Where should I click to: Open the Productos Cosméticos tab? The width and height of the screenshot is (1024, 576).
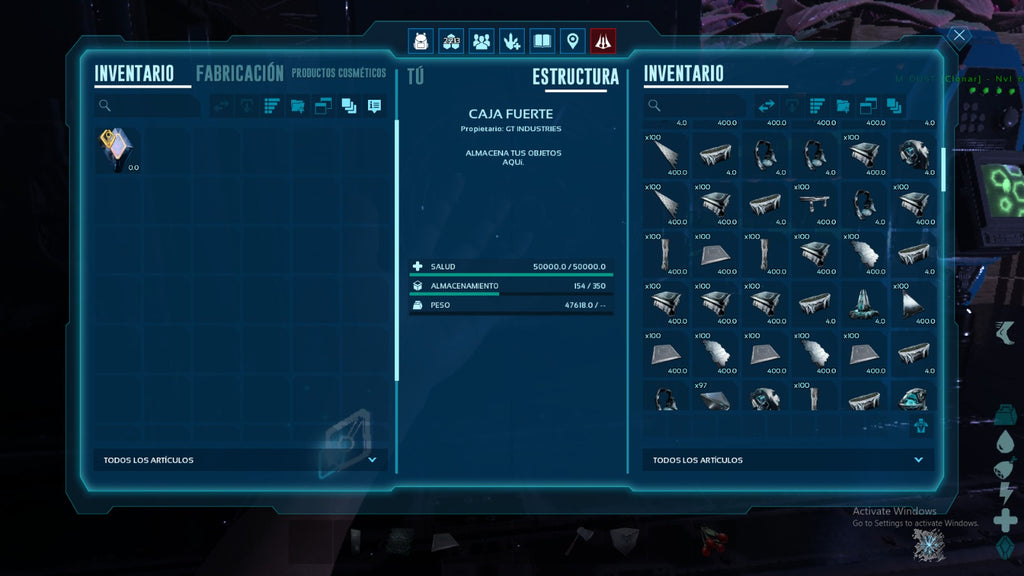[339, 73]
